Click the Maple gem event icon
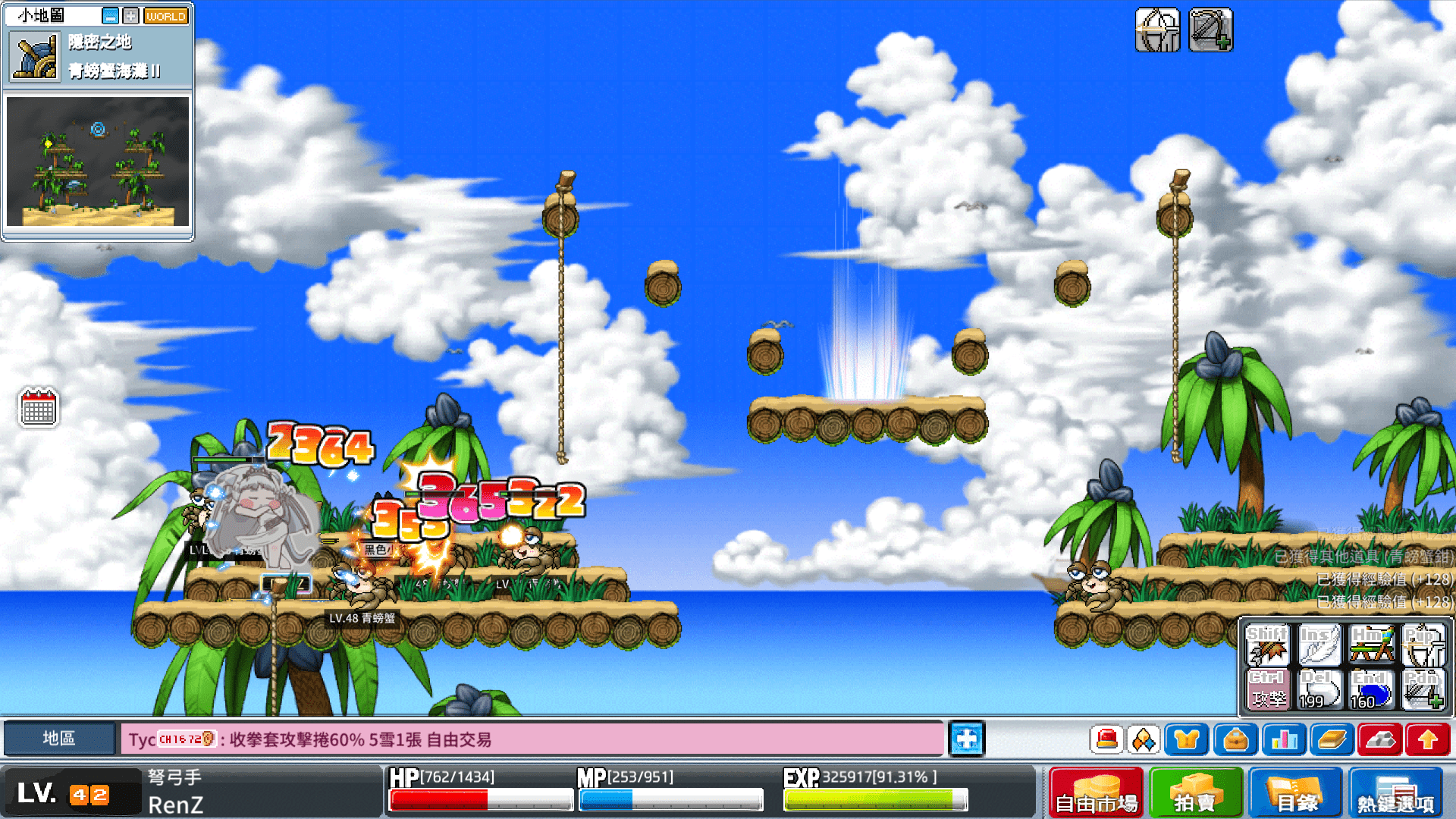Viewport: 1456px width, 819px height. tap(1143, 739)
